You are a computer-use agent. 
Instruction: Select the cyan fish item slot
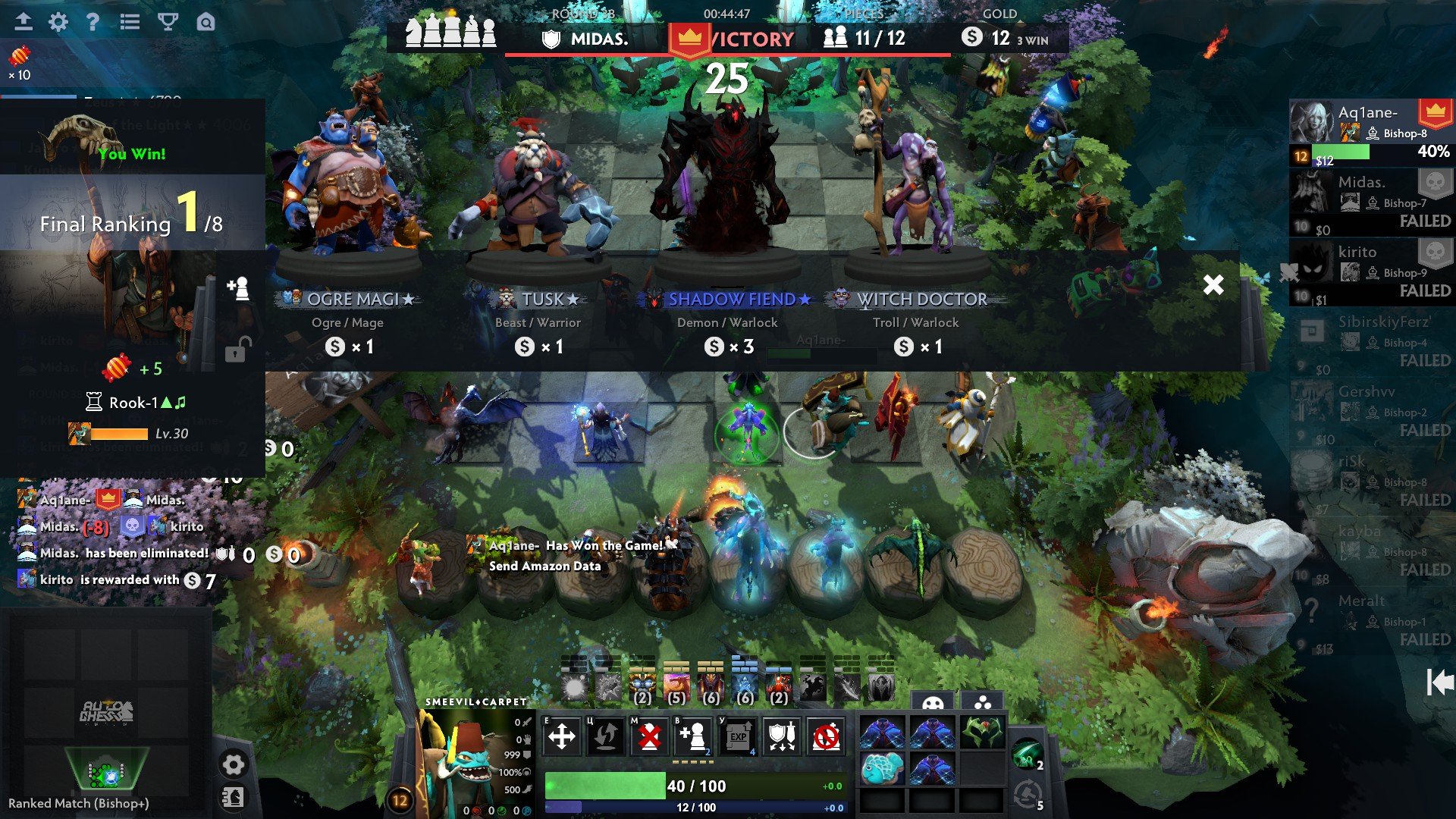pyautogui.click(x=882, y=768)
